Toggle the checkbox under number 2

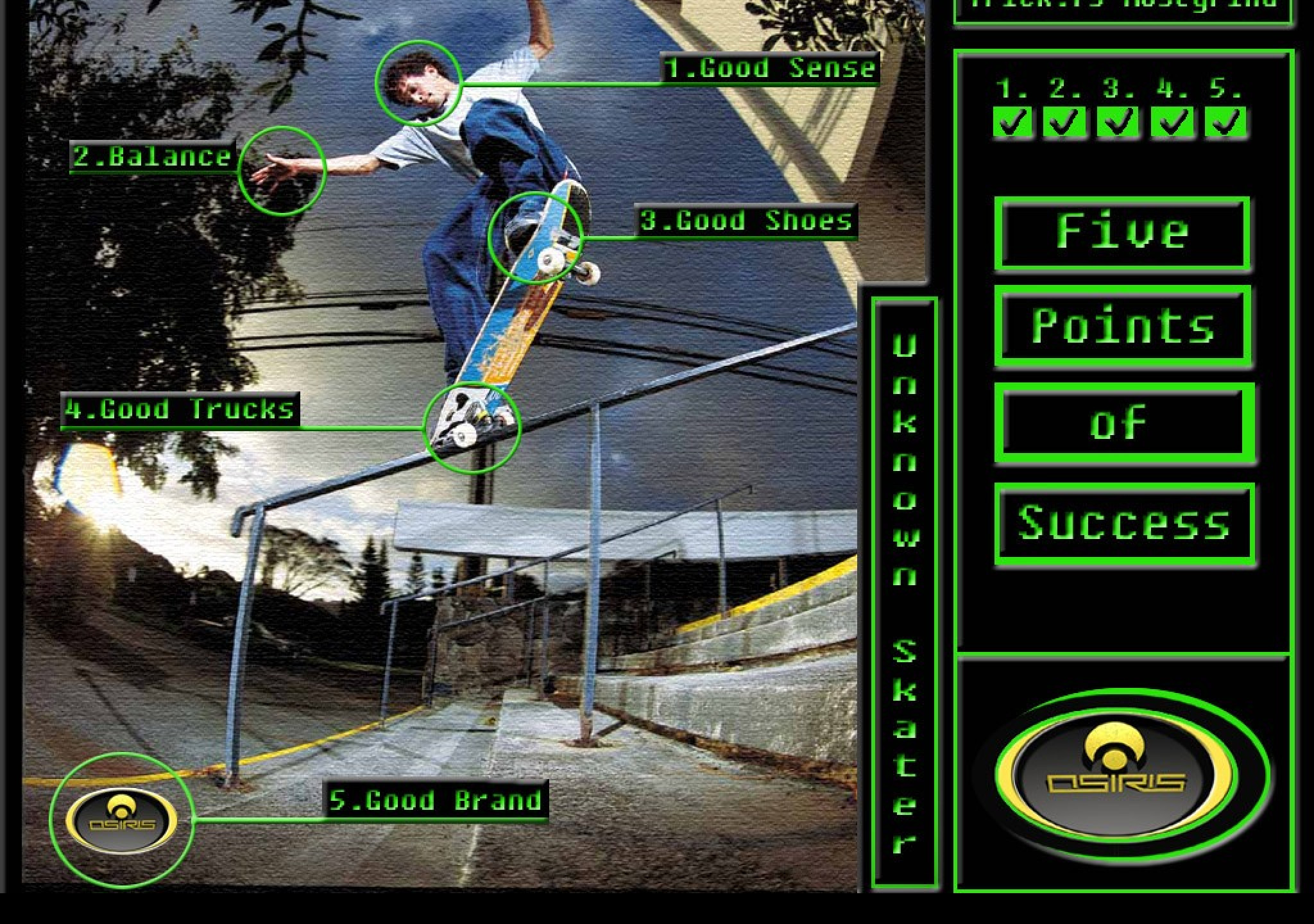1065,122
